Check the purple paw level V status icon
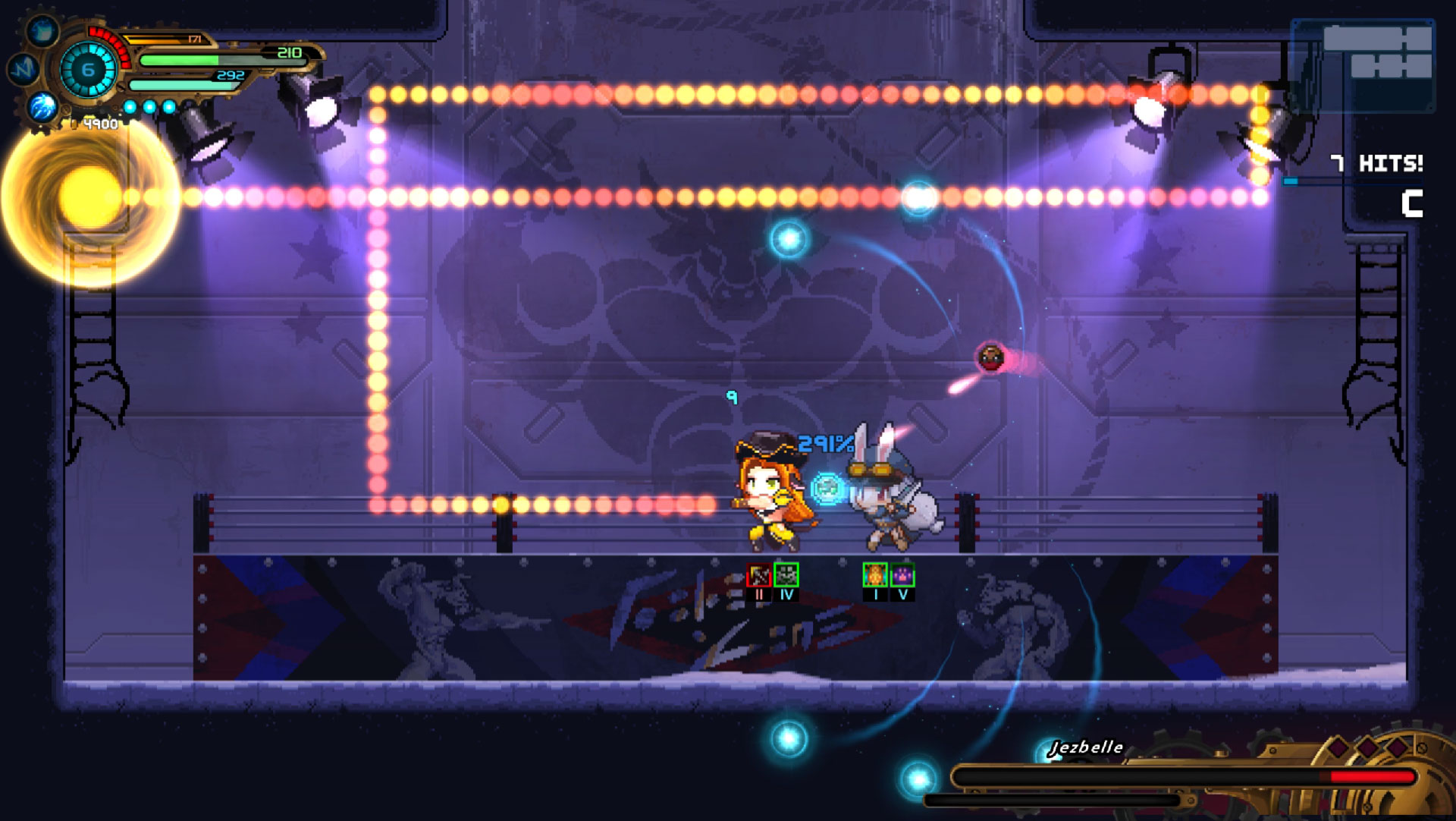1456x821 pixels. coord(902,575)
